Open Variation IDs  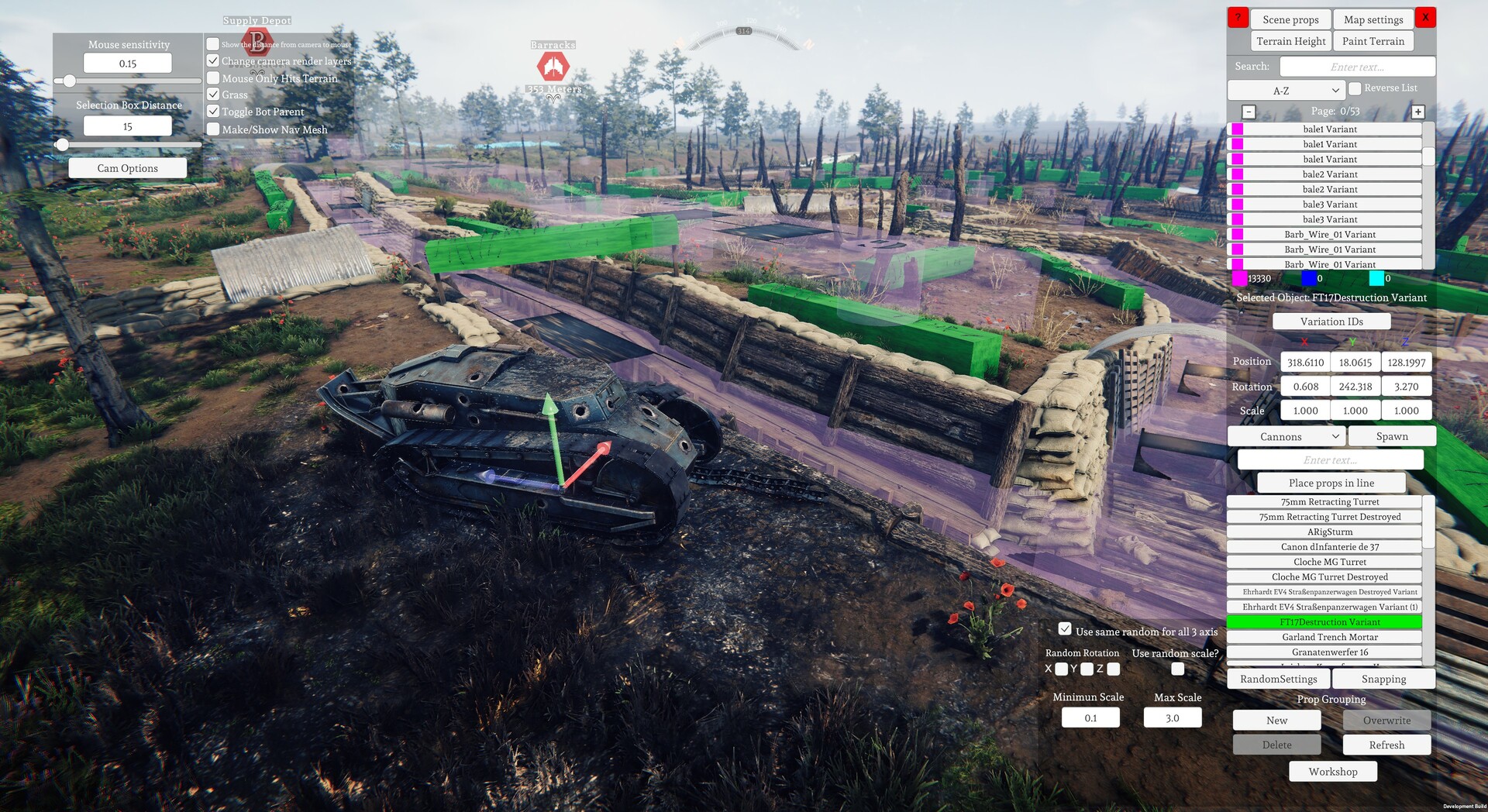coord(1331,322)
